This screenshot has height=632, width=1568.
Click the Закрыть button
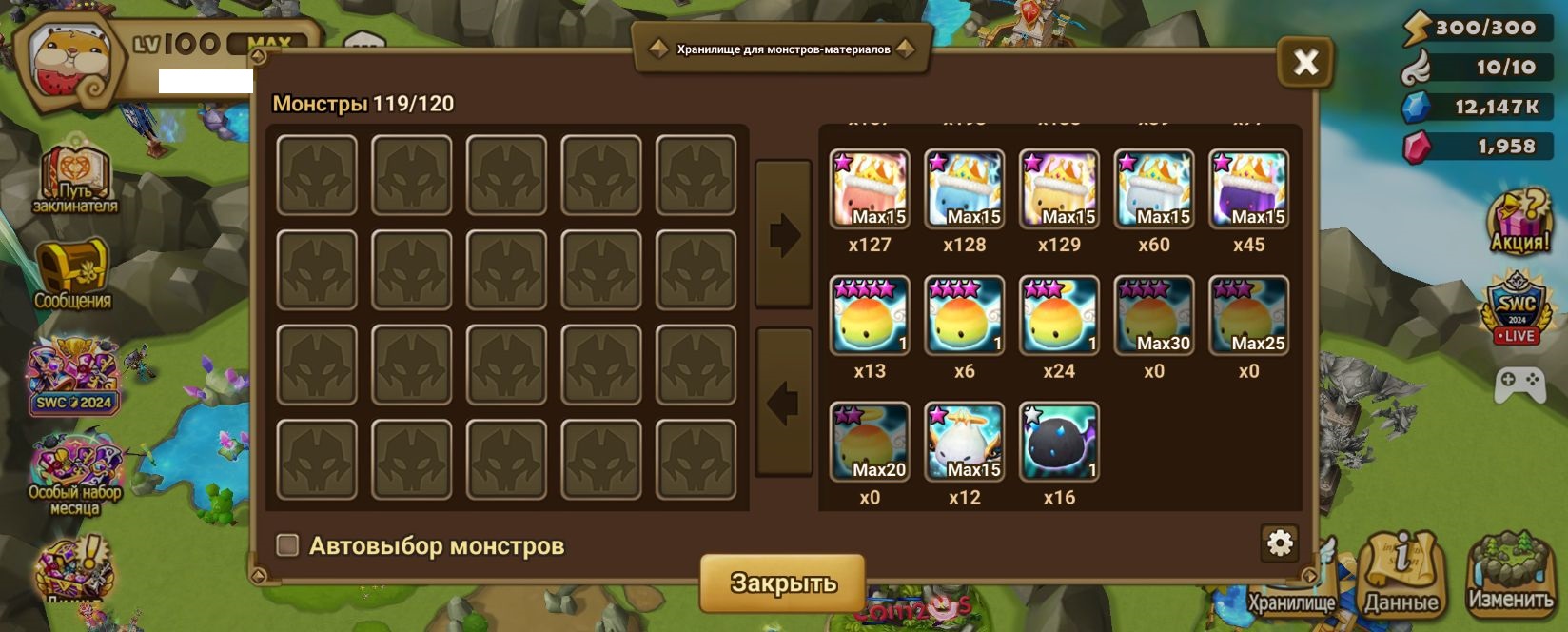pyautogui.click(x=782, y=582)
